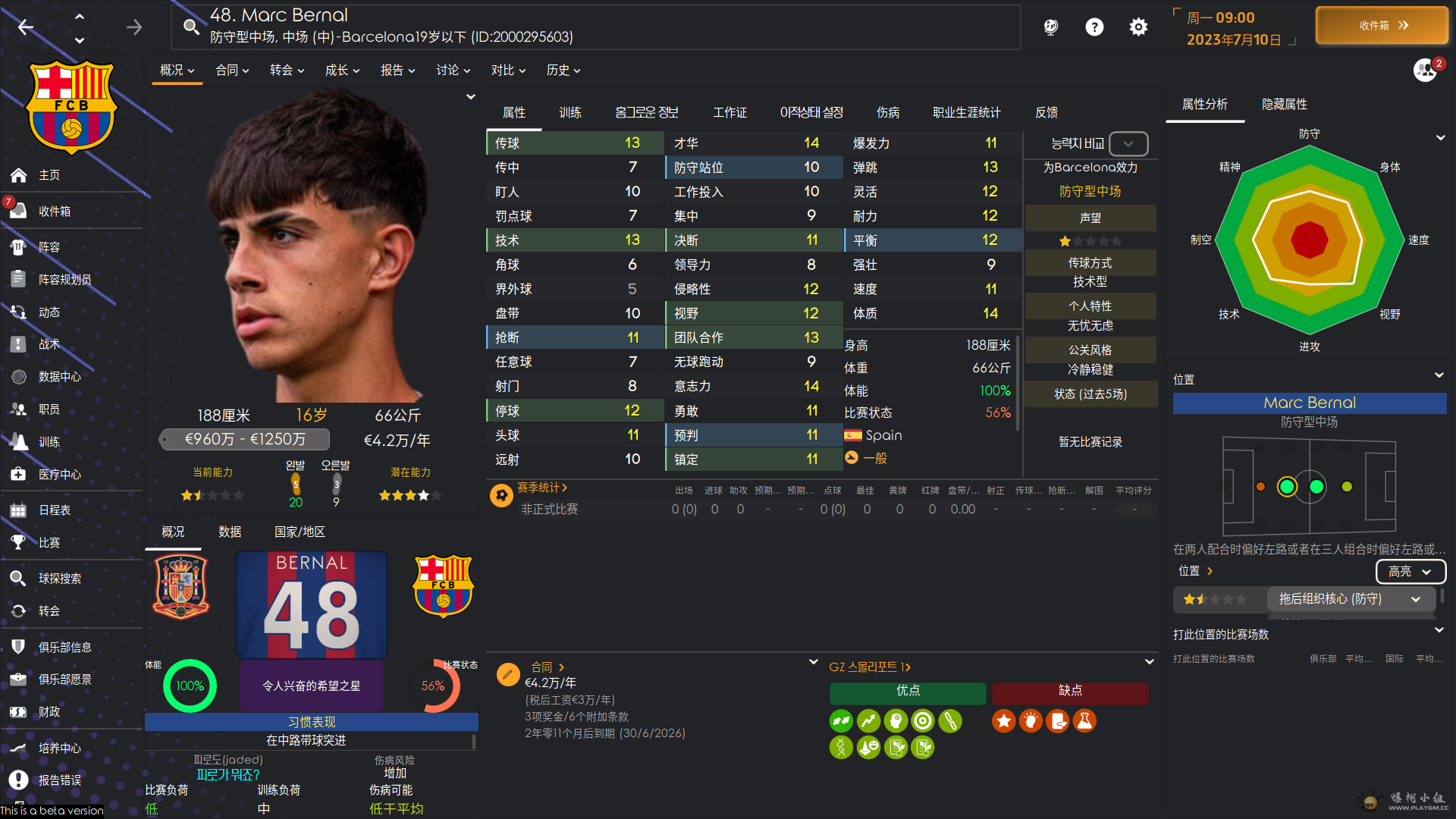Viewport: 1456px width, 819px height.
Task: Switch to the 伤病 tab
Action: click(887, 112)
